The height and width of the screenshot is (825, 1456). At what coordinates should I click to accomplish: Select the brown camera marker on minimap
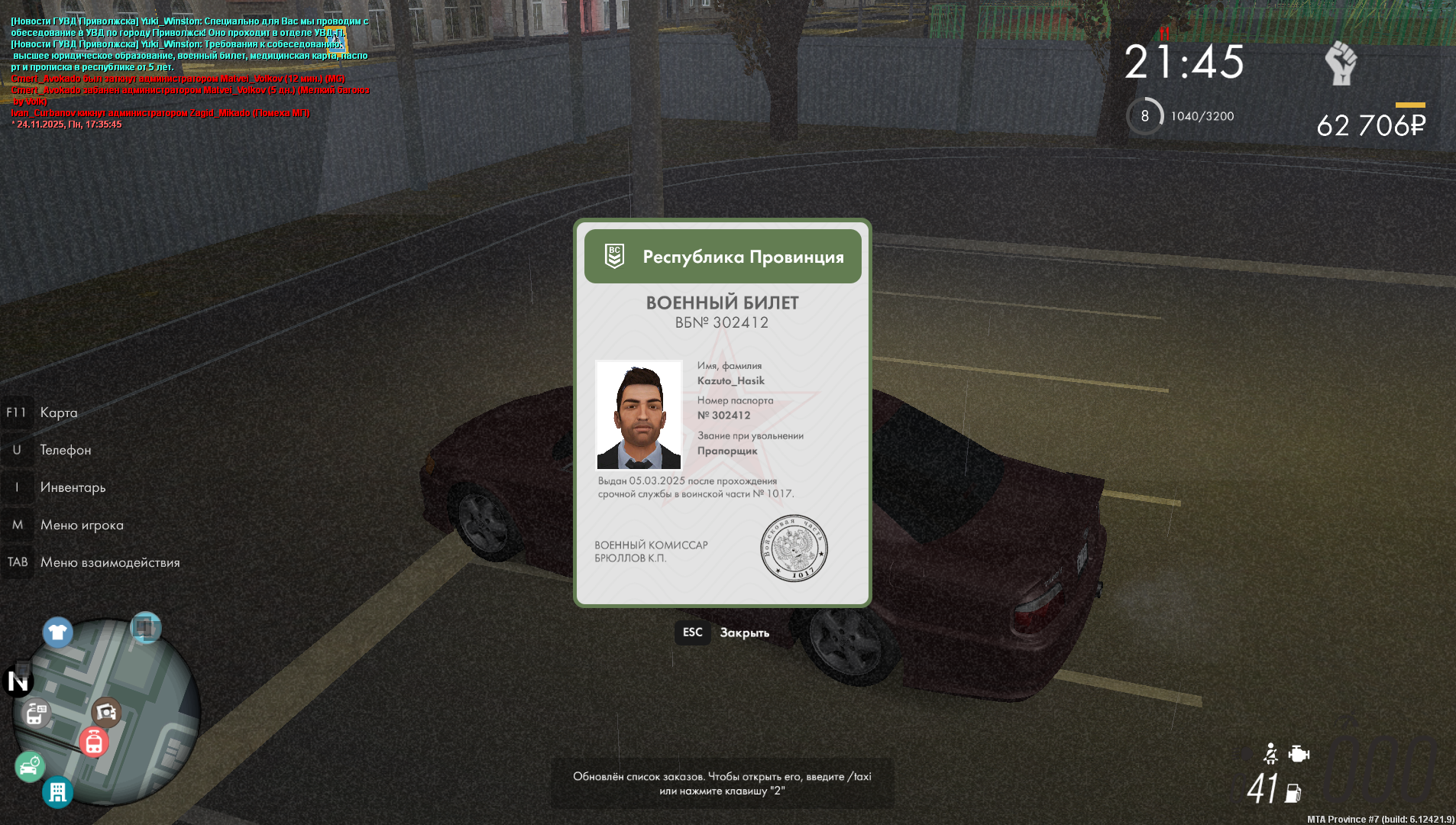[106, 712]
